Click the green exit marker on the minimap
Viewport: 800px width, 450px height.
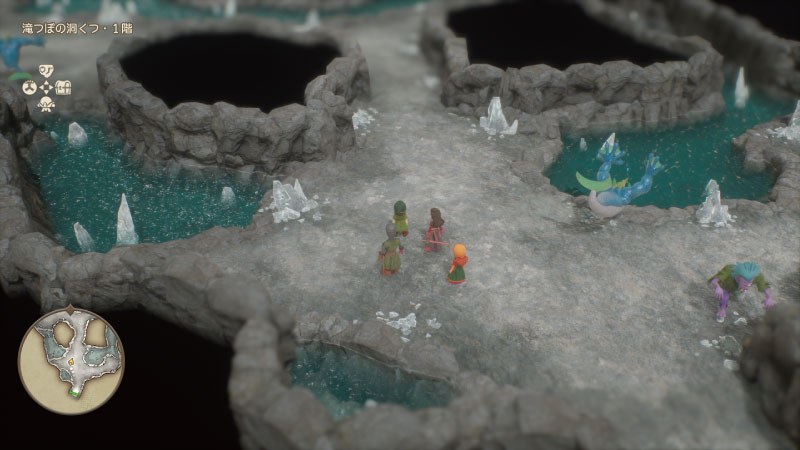click(75, 392)
